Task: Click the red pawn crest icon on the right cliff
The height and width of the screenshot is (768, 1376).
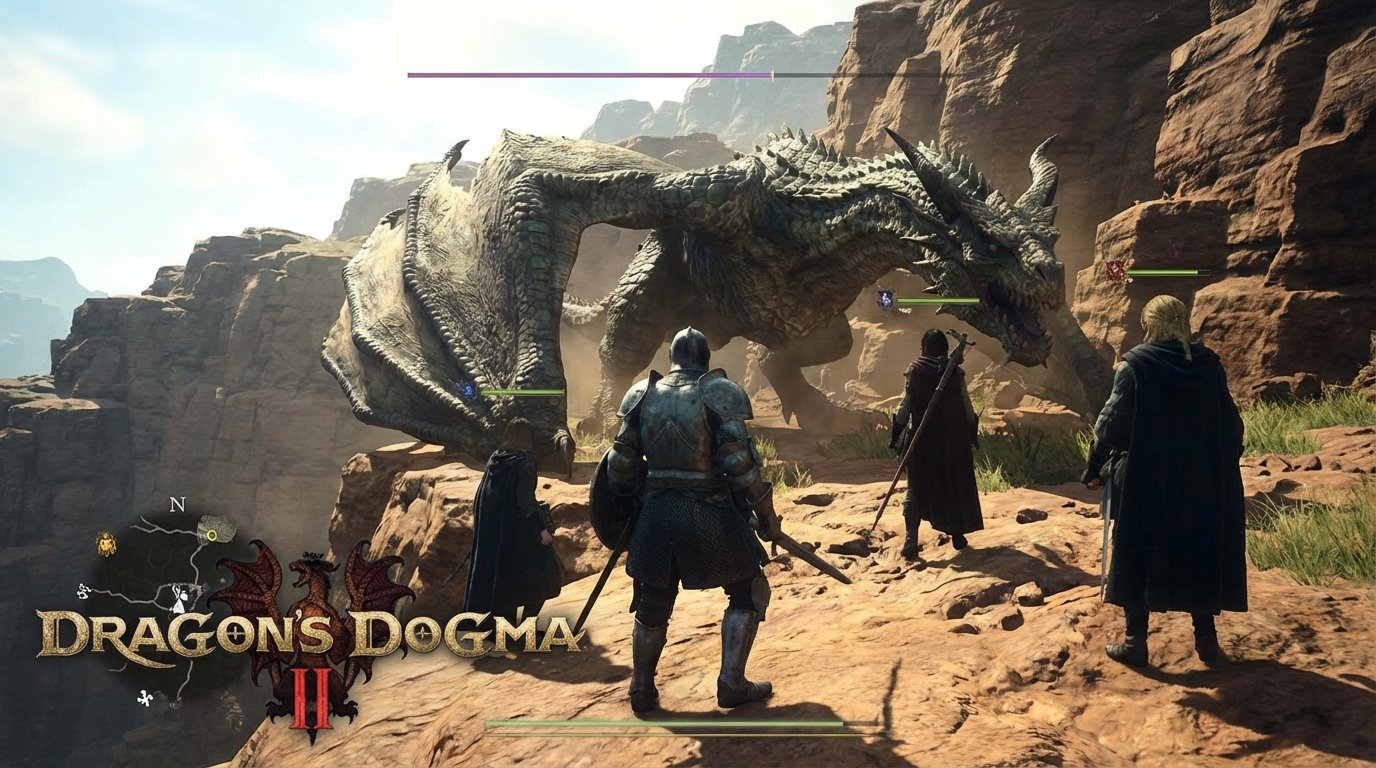Action: click(1114, 269)
